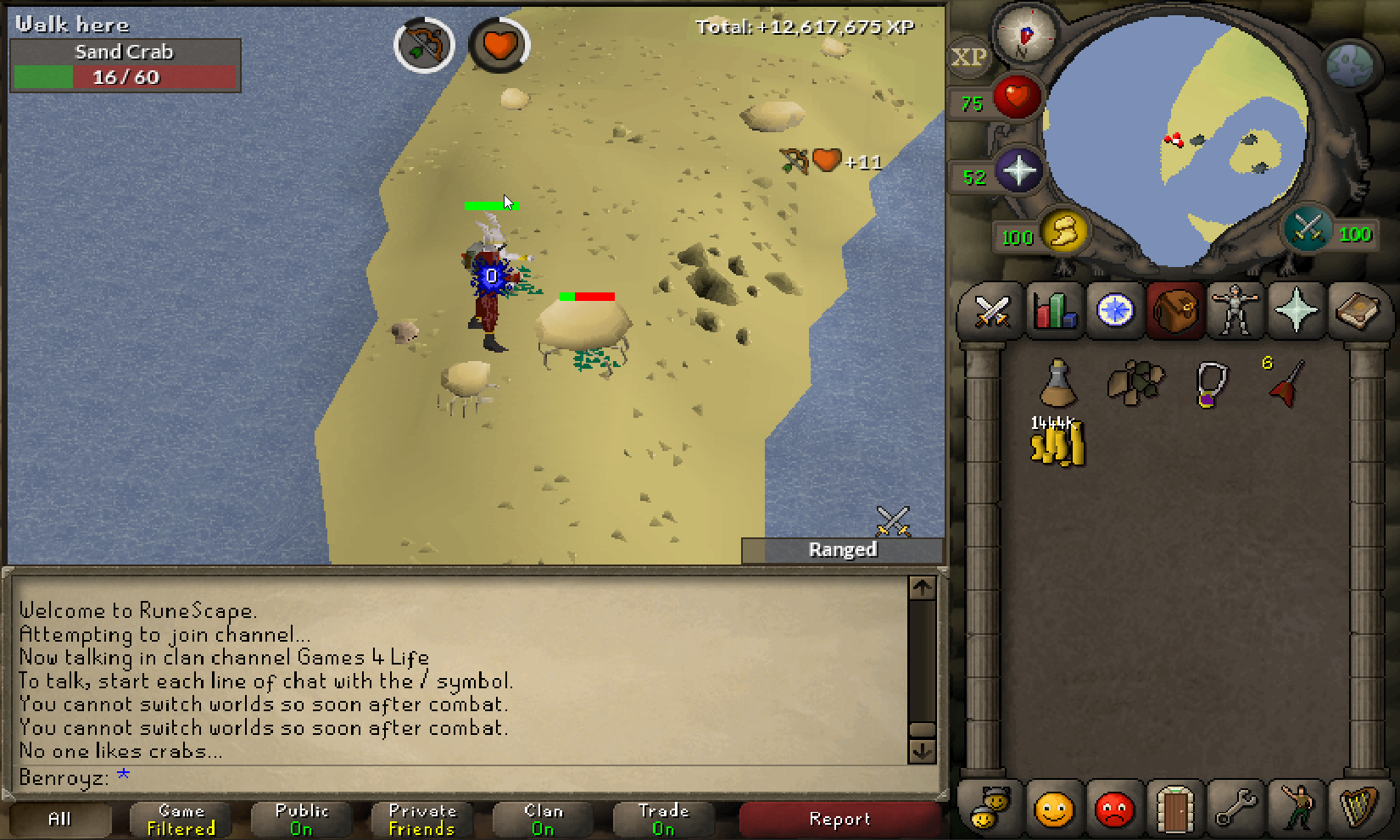Activate quick prayers orb
The width and height of the screenshot is (1400, 840).
coord(1018,171)
